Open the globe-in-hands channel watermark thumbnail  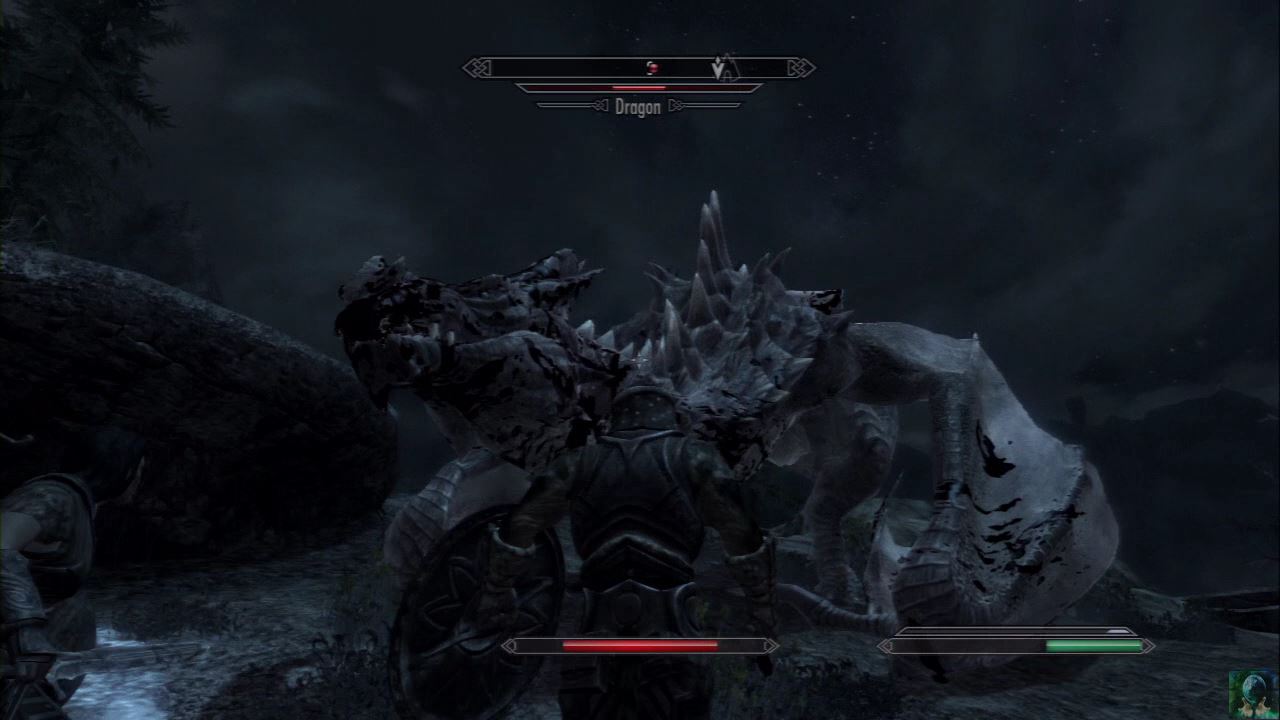[x=1254, y=694]
